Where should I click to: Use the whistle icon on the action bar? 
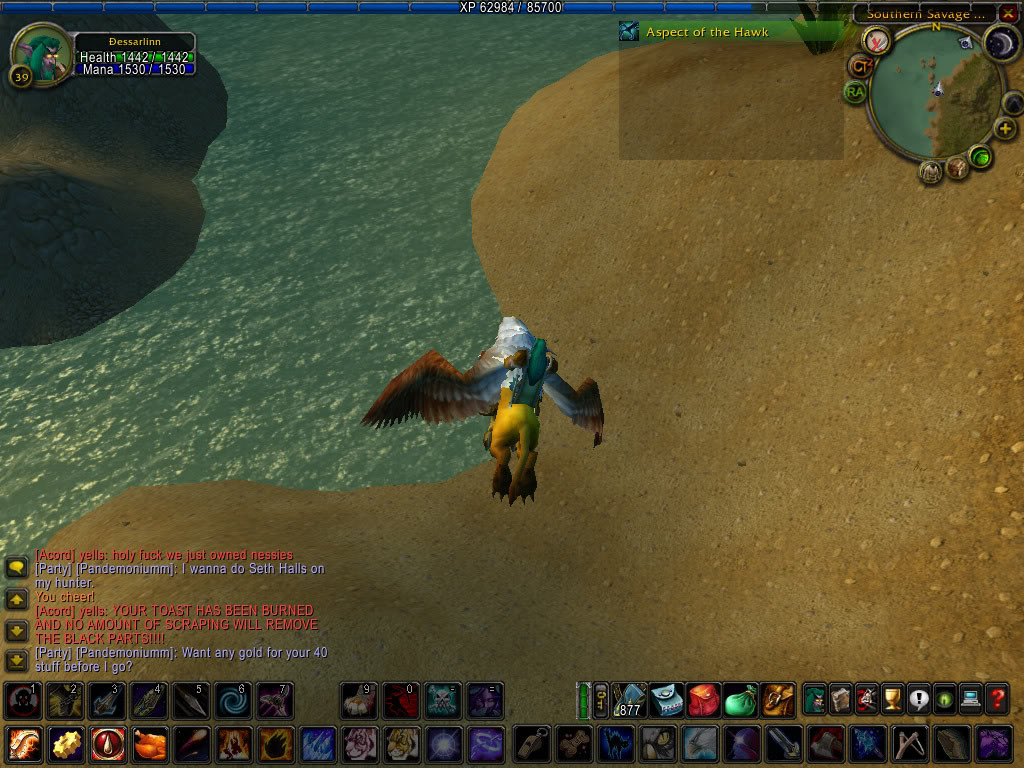pyautogui.click(x=531, y=745)
